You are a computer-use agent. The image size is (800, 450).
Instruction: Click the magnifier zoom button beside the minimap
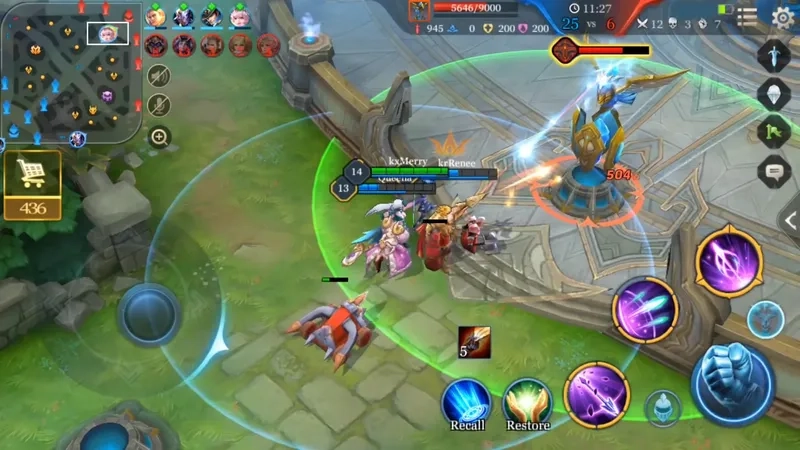tap(159, 137)
